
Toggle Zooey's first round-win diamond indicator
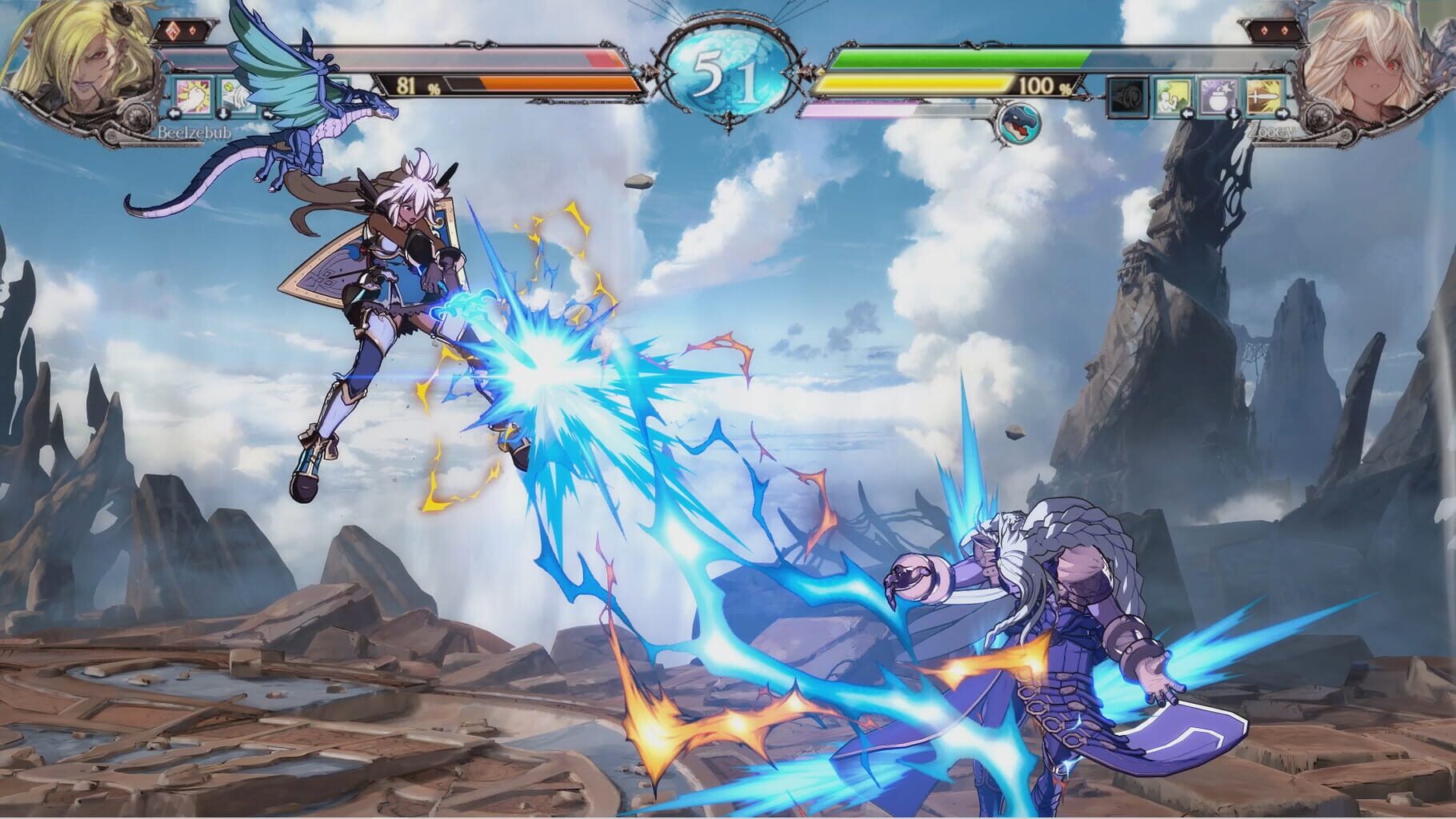click(1265, 30)
